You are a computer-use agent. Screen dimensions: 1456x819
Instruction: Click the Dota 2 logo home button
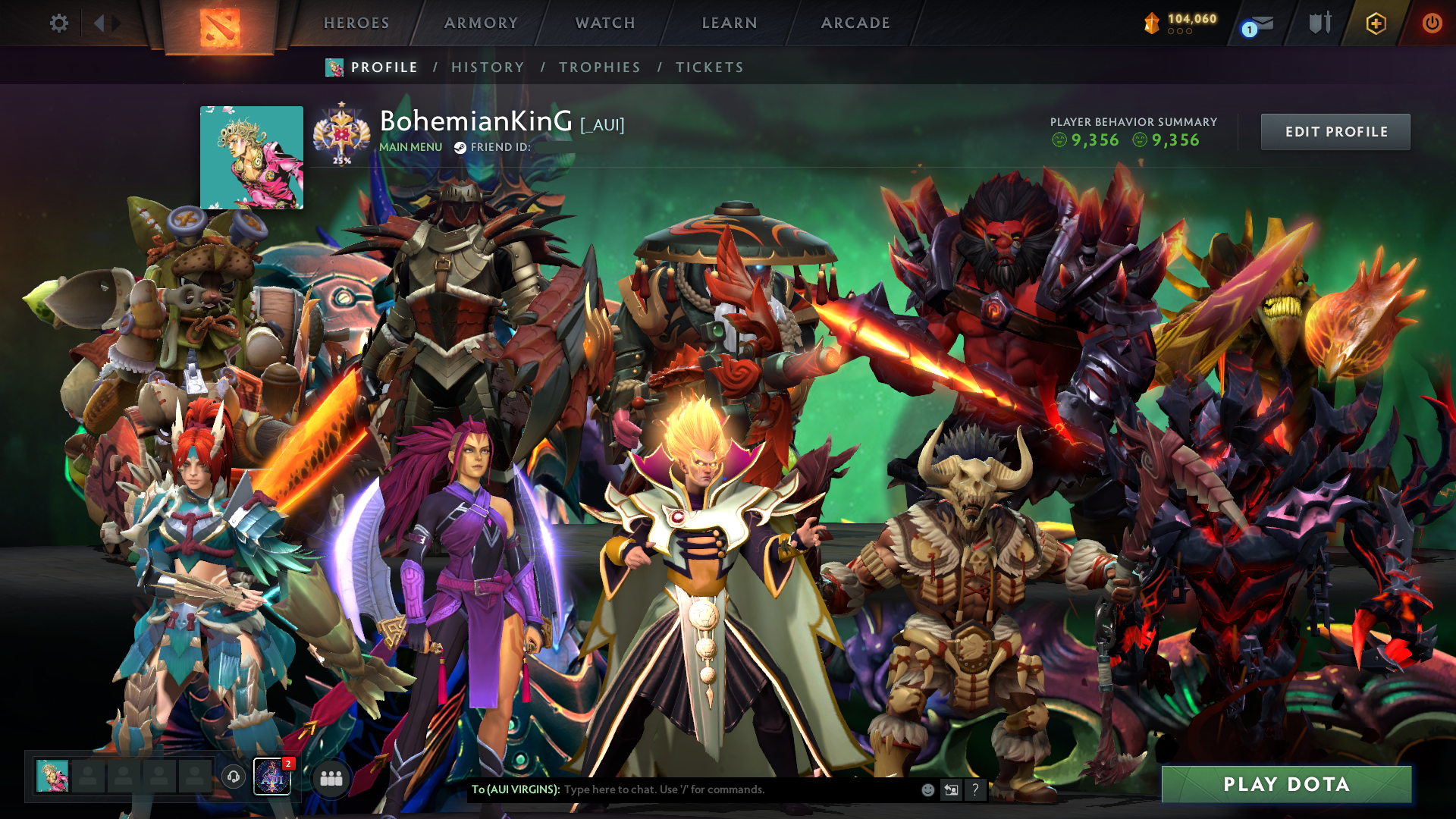pos(219,27)
